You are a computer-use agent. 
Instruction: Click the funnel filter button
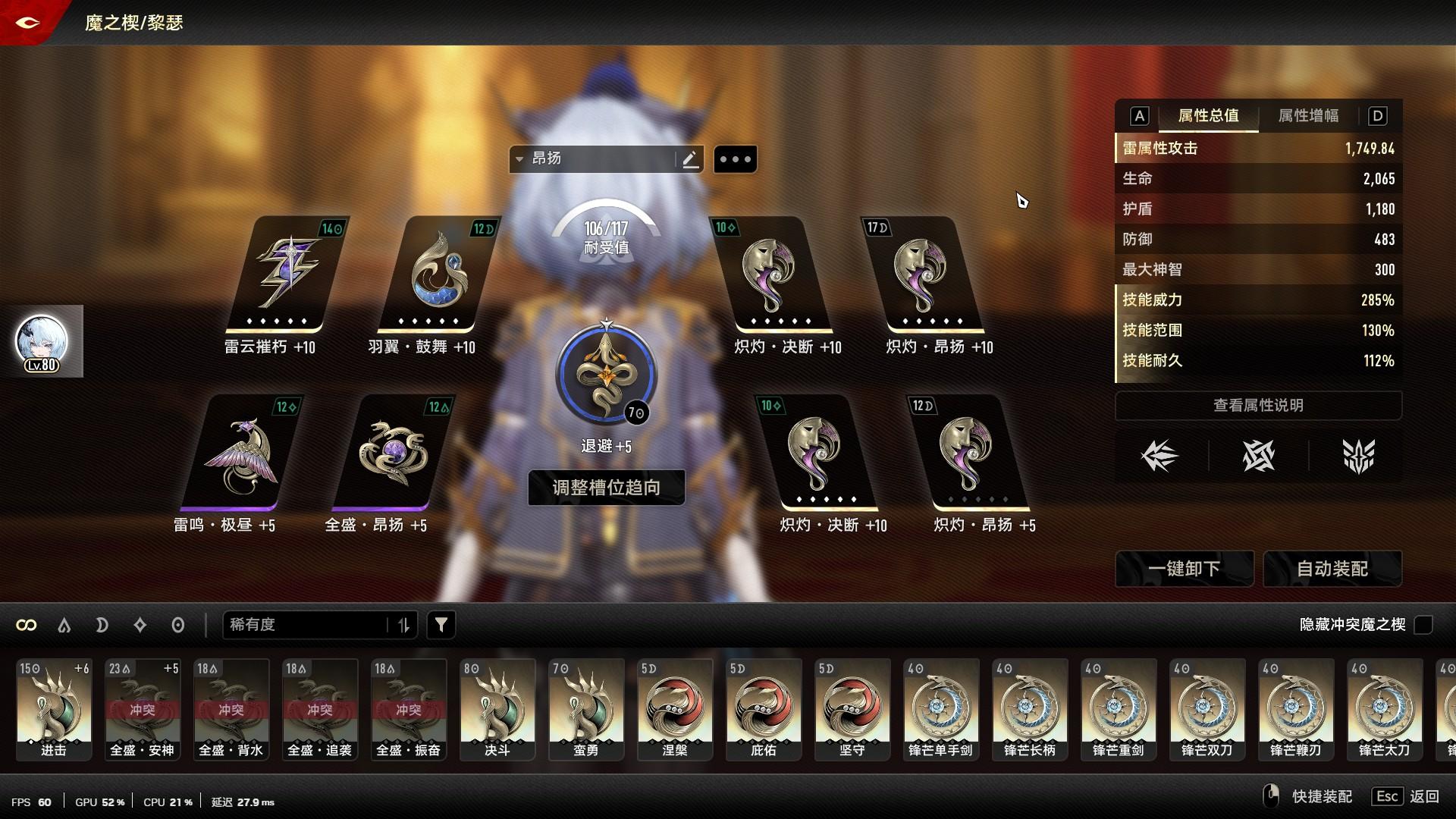441,625
